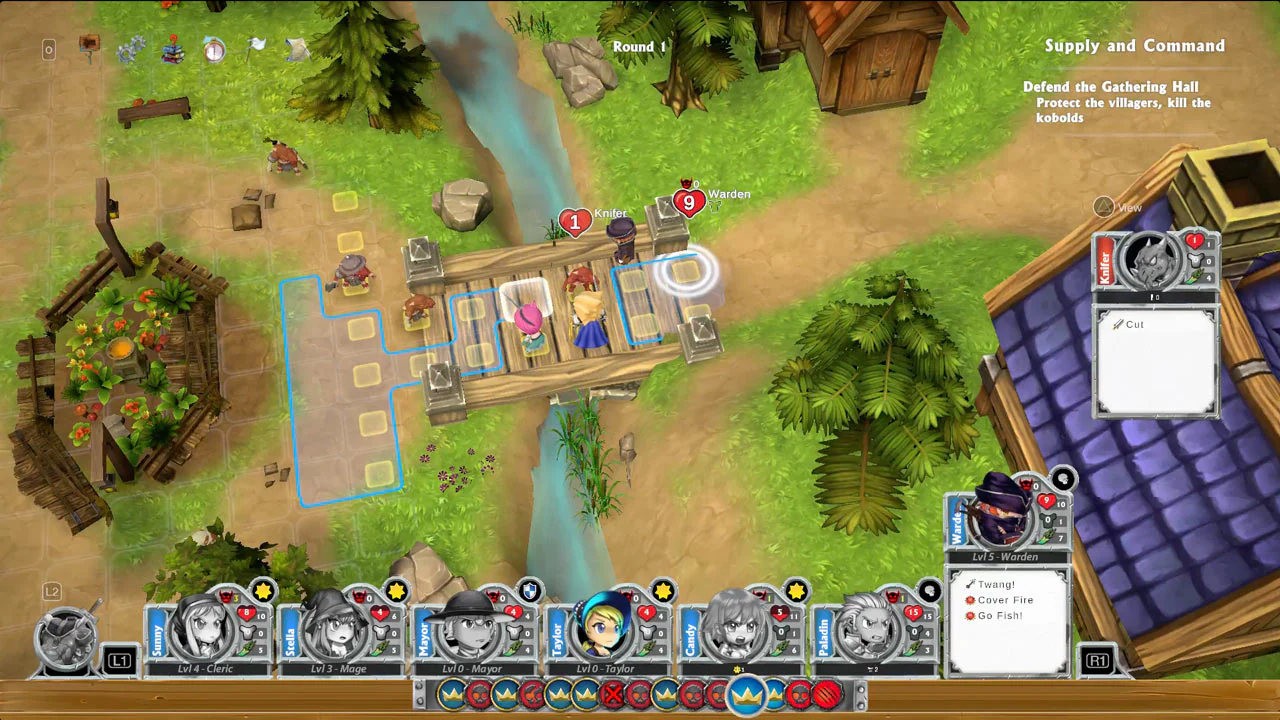The image size is (1280, 720).
Task: Click the white surrender flag icon
Action: tap(256, 48)
